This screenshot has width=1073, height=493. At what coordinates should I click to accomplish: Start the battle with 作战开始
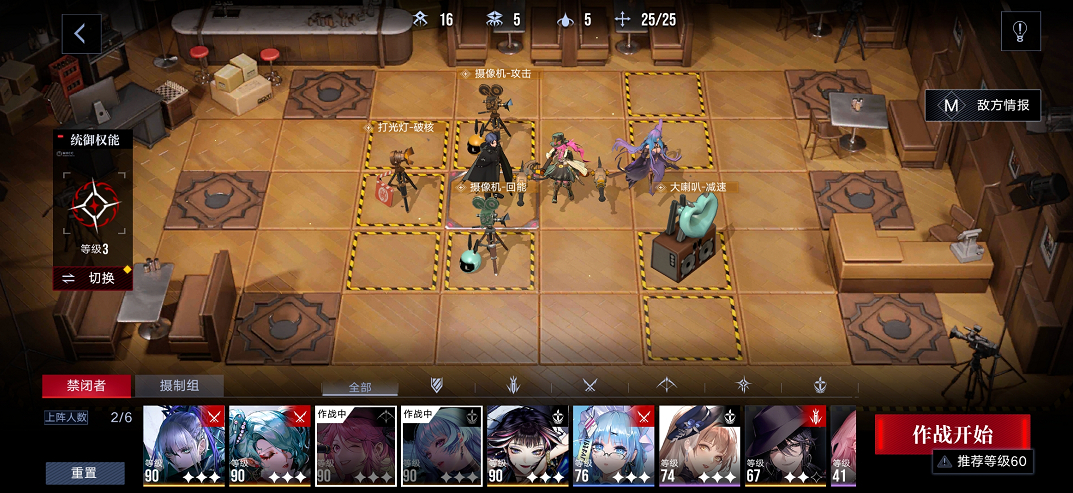coord(952,433)
